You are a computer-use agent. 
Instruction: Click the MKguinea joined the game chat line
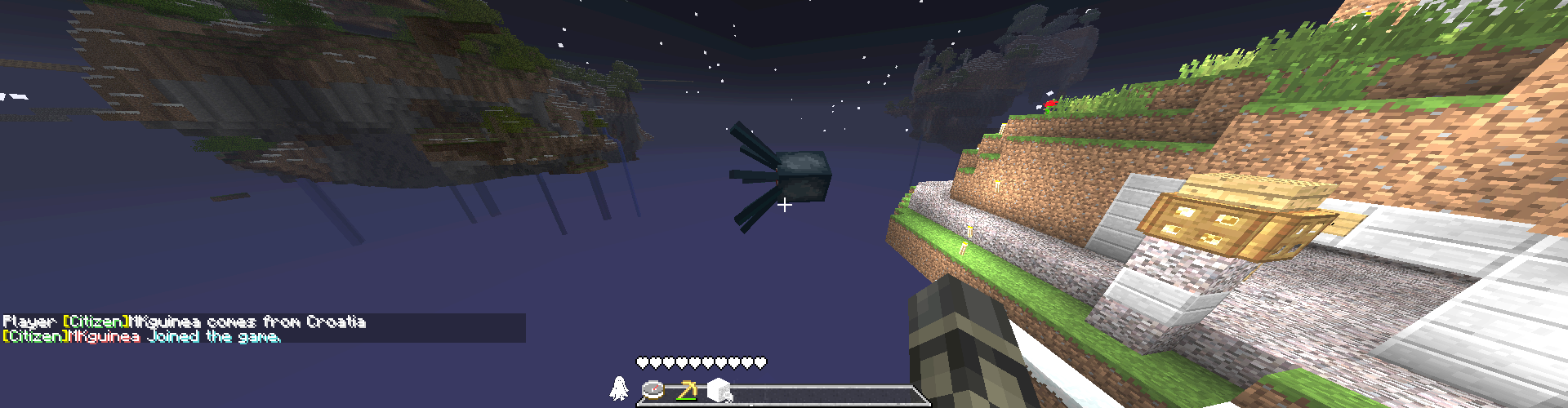point(142,336)
